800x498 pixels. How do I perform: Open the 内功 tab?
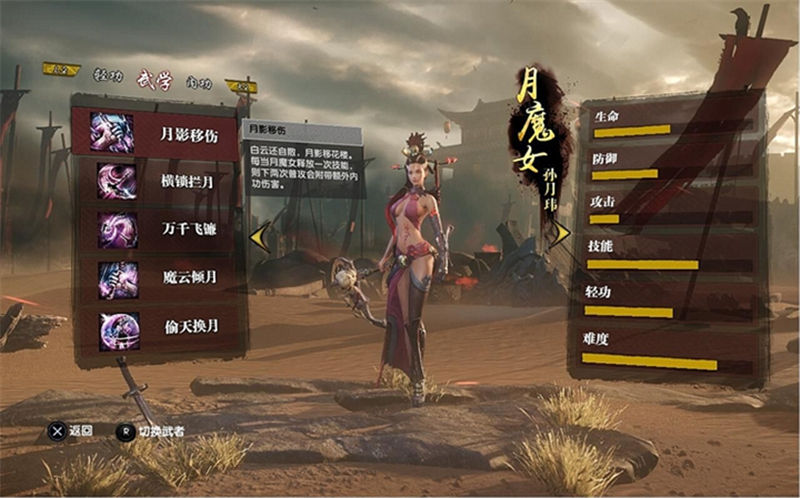click(x=200, y=75)
